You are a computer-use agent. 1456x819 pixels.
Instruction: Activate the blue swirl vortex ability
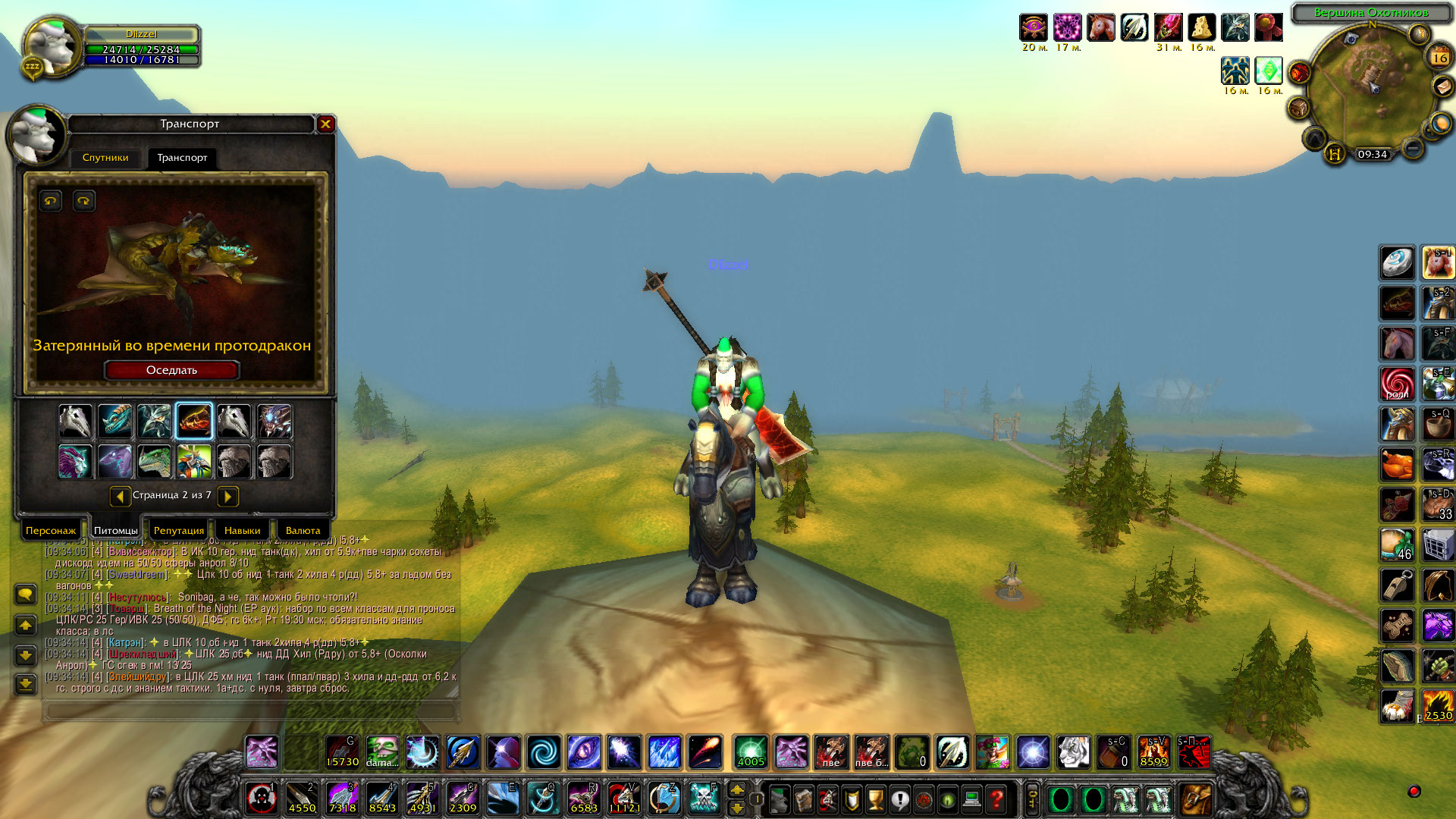[544, 752]
